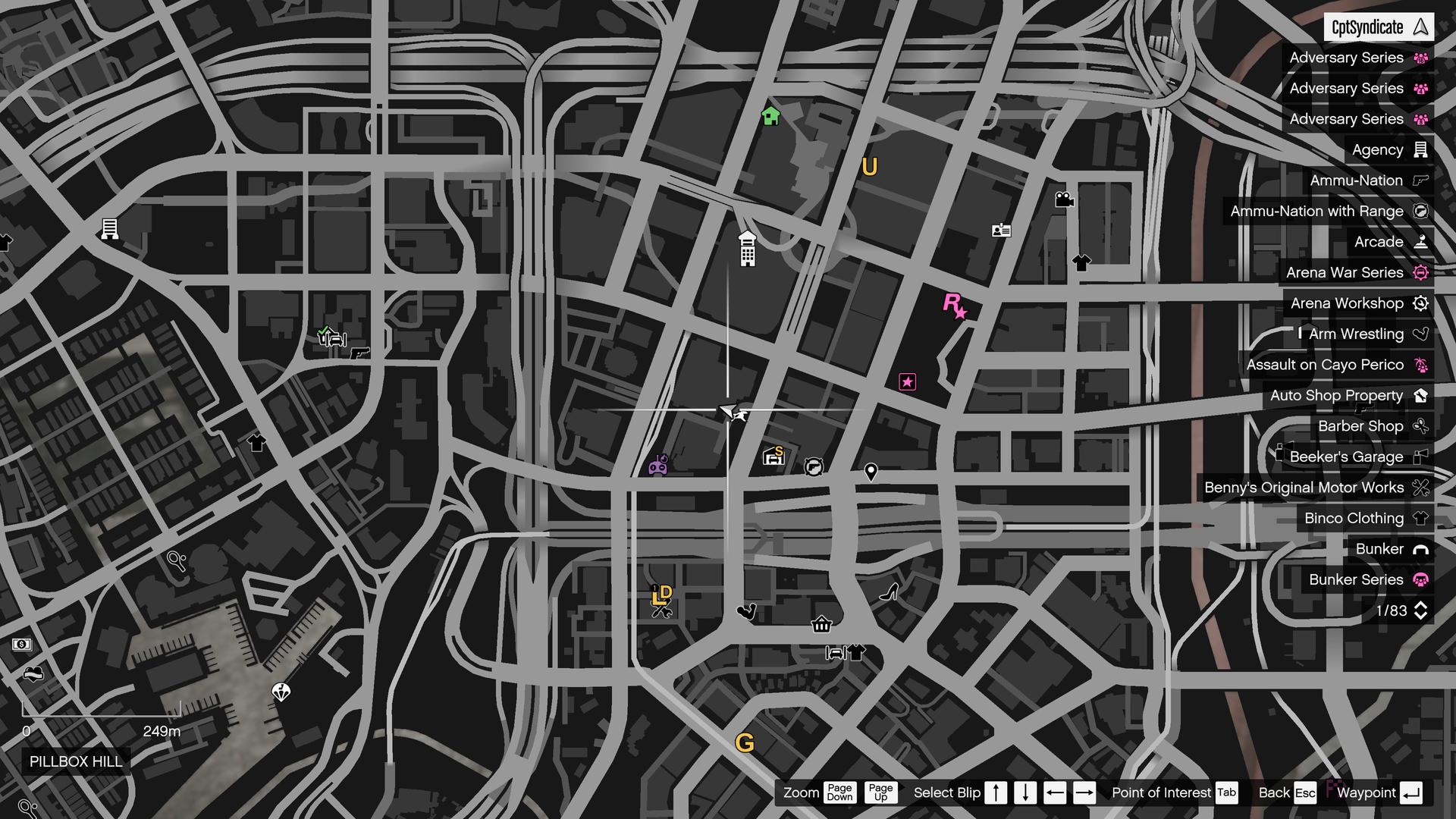Open the diamond jewelry store blip
Viewport: 1456px width, 819px height.
[x=281, y=692]
